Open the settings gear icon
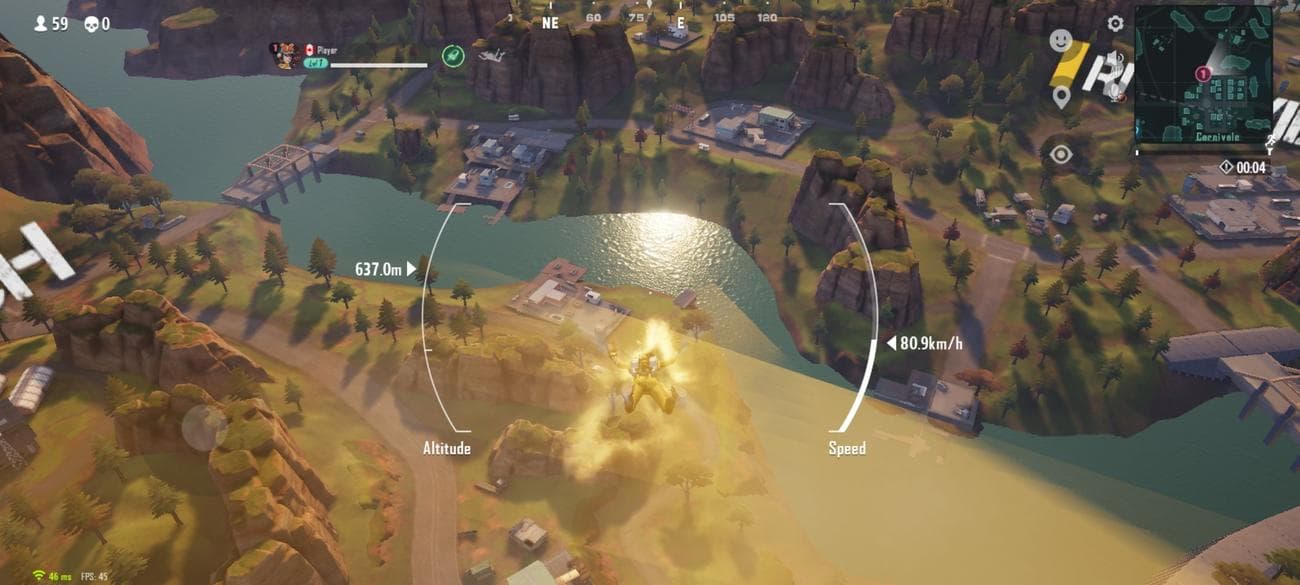The image size is (1300, 585). [x=1115, y=23]
